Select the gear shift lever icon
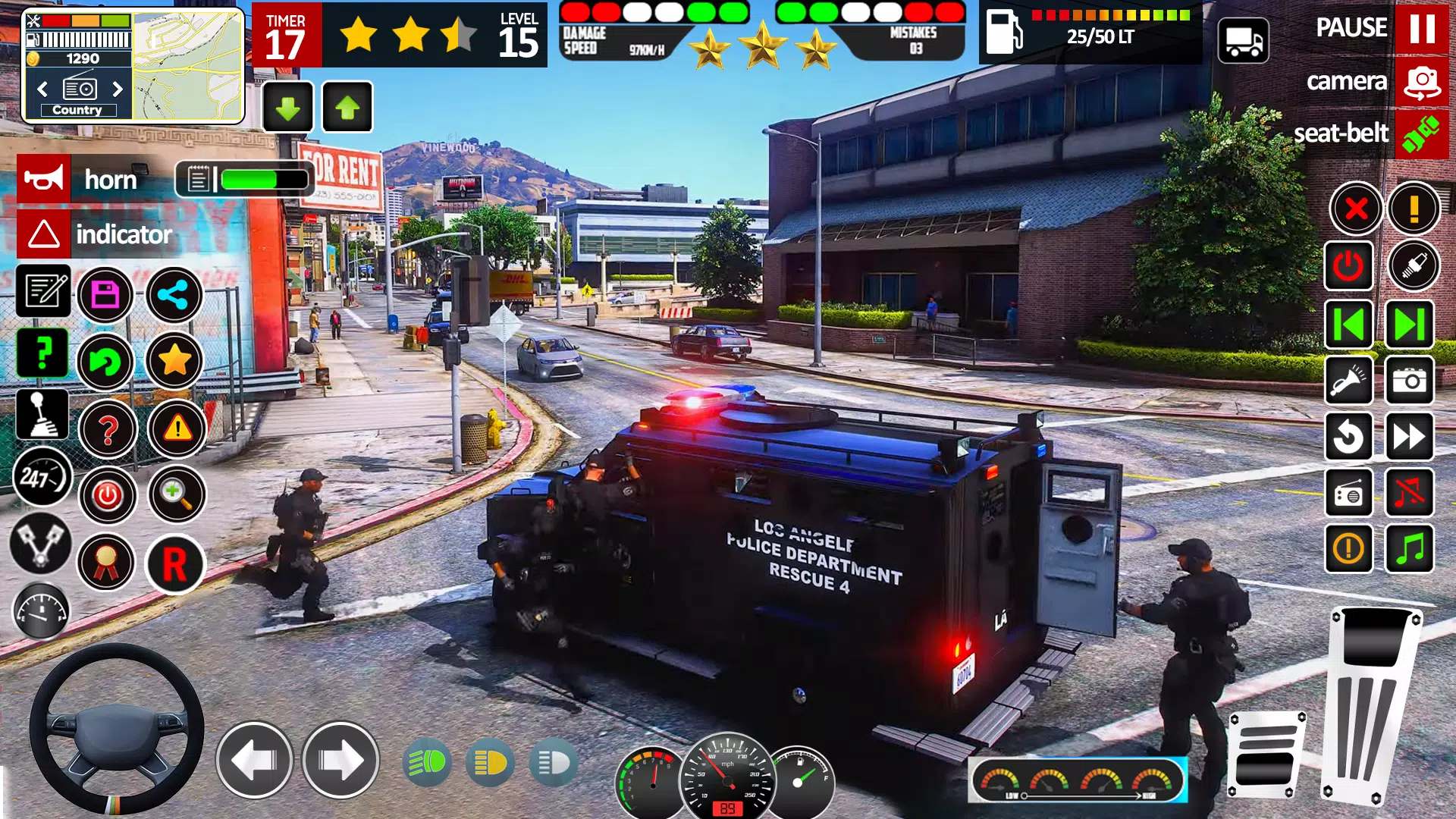The width and height of the screenshot is (1456, 819). tap(42, 416)
